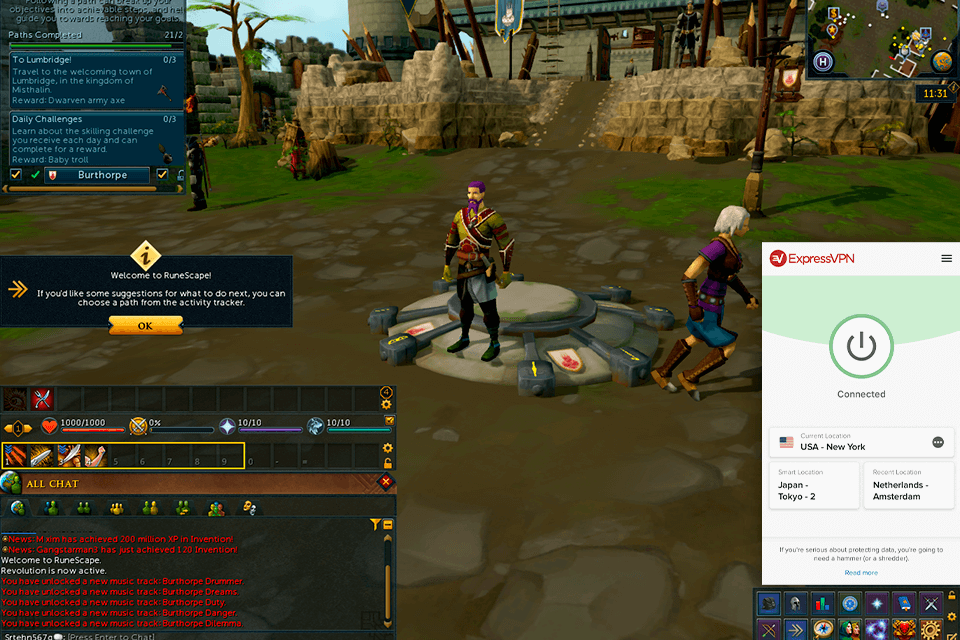This screenshot has width=960, height=640.
Task: Select the Daily Challenges path entry
Action: tap(96, 139)
